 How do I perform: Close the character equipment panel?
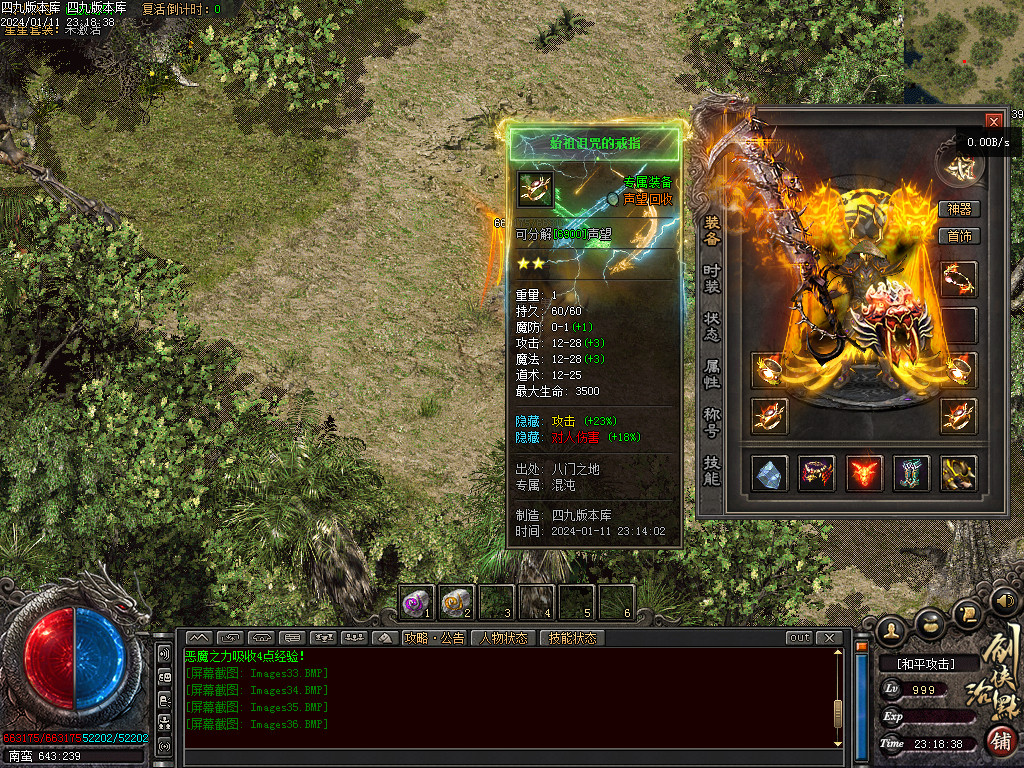993,121
